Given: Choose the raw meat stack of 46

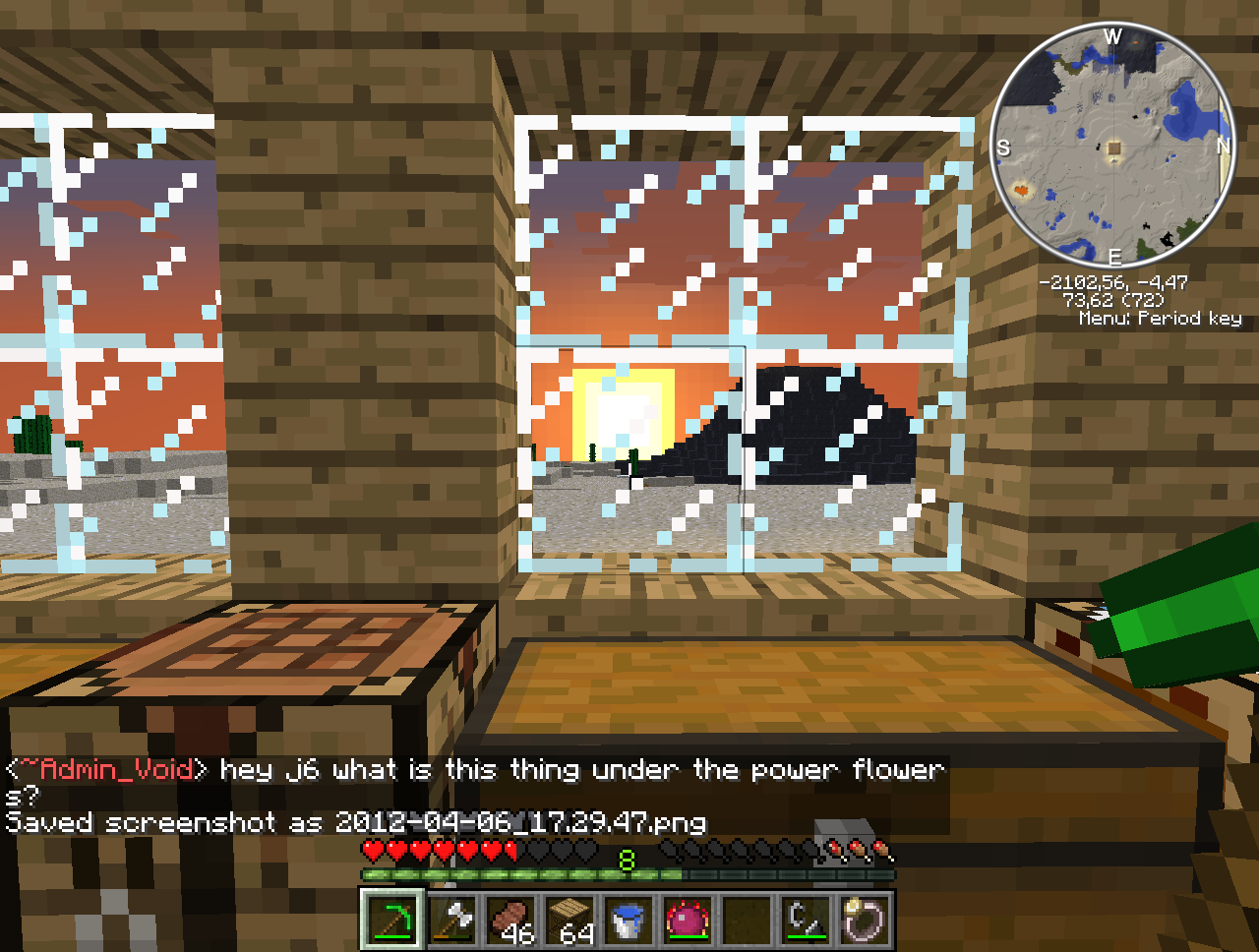Looking at the screenshot, I should (x=511, y=921).
